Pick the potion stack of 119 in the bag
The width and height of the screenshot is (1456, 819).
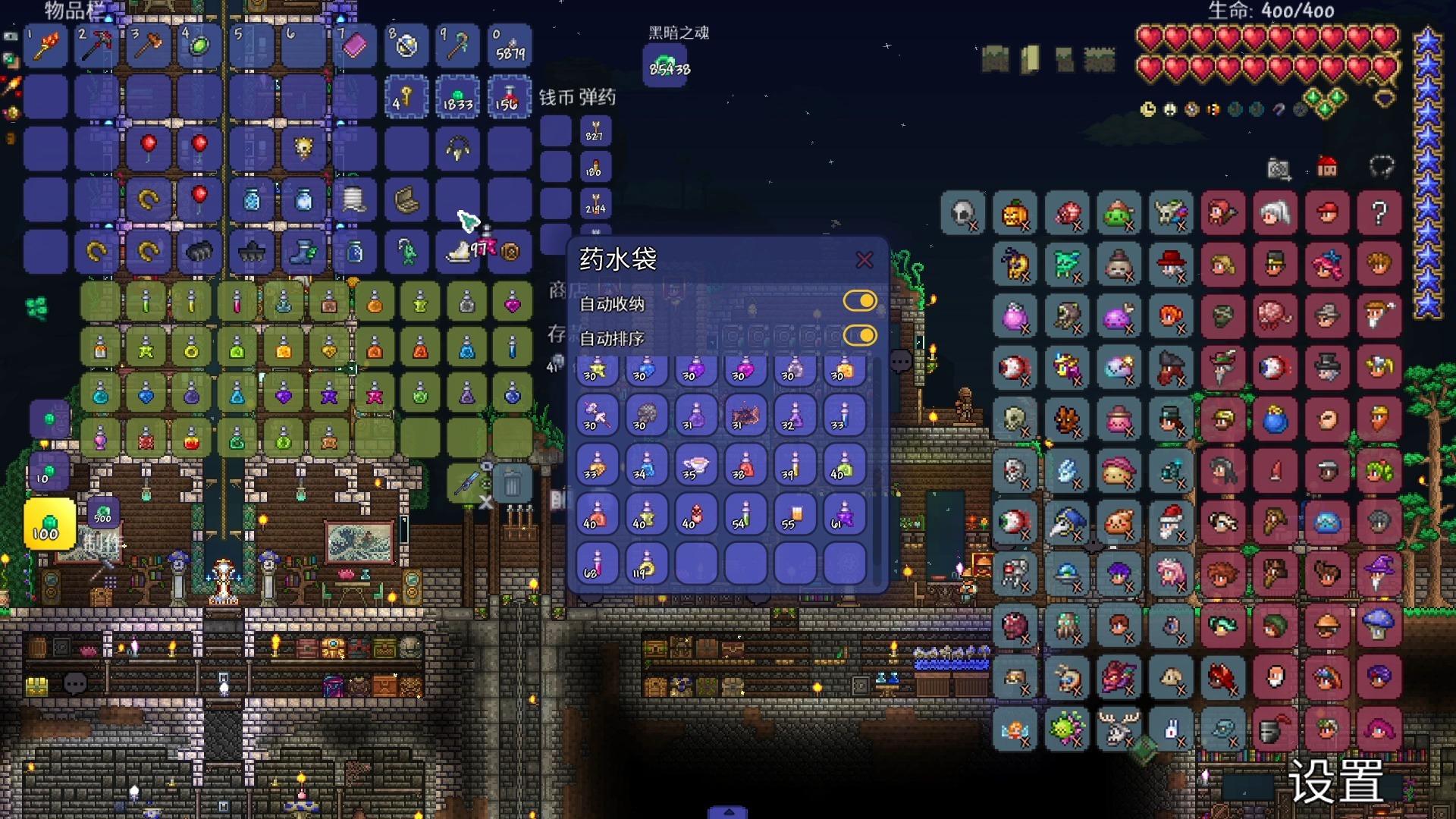(645, 564)
